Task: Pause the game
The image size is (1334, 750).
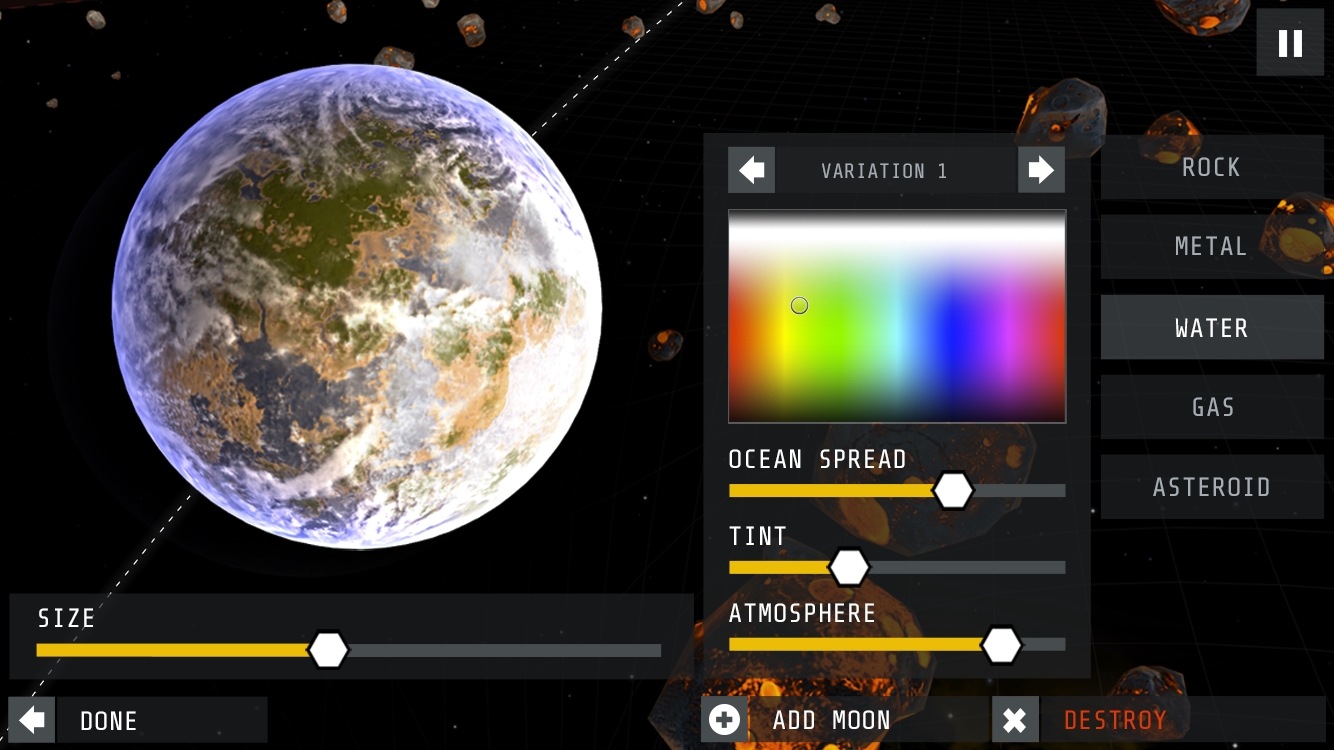Action: click(x=1290, y=43)
